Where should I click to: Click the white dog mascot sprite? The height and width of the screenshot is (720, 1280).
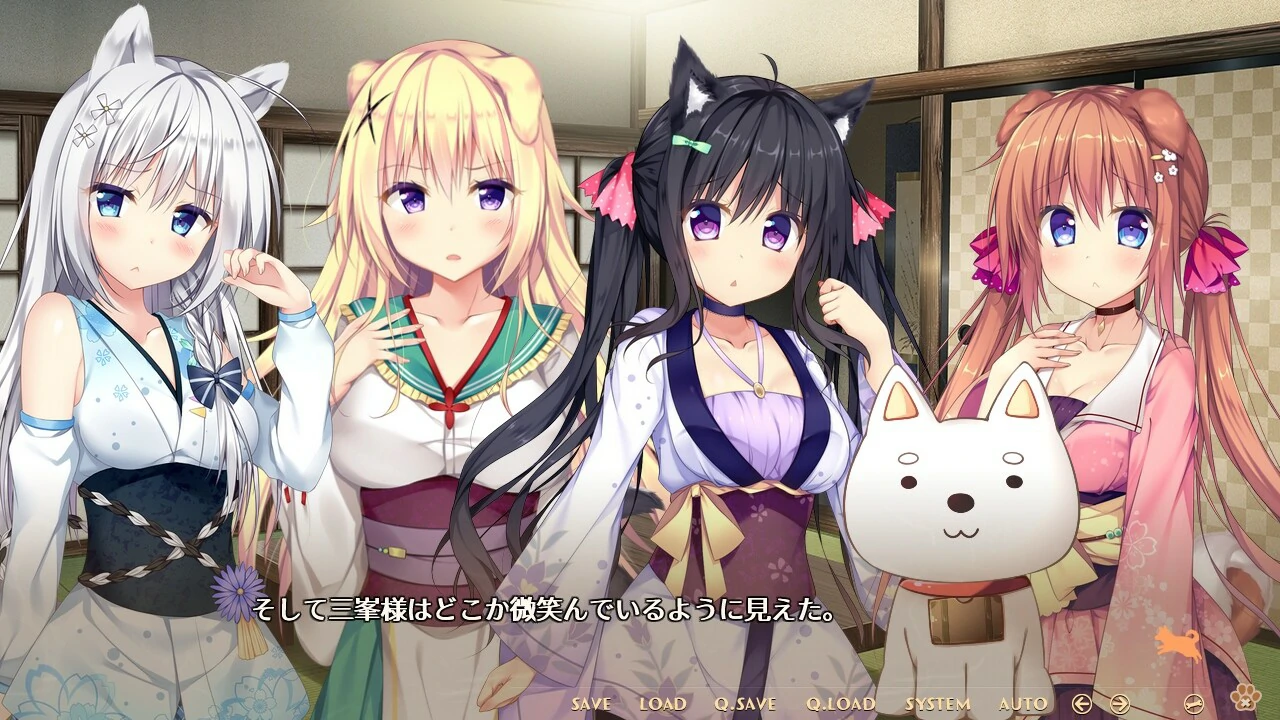pos(950,490)
